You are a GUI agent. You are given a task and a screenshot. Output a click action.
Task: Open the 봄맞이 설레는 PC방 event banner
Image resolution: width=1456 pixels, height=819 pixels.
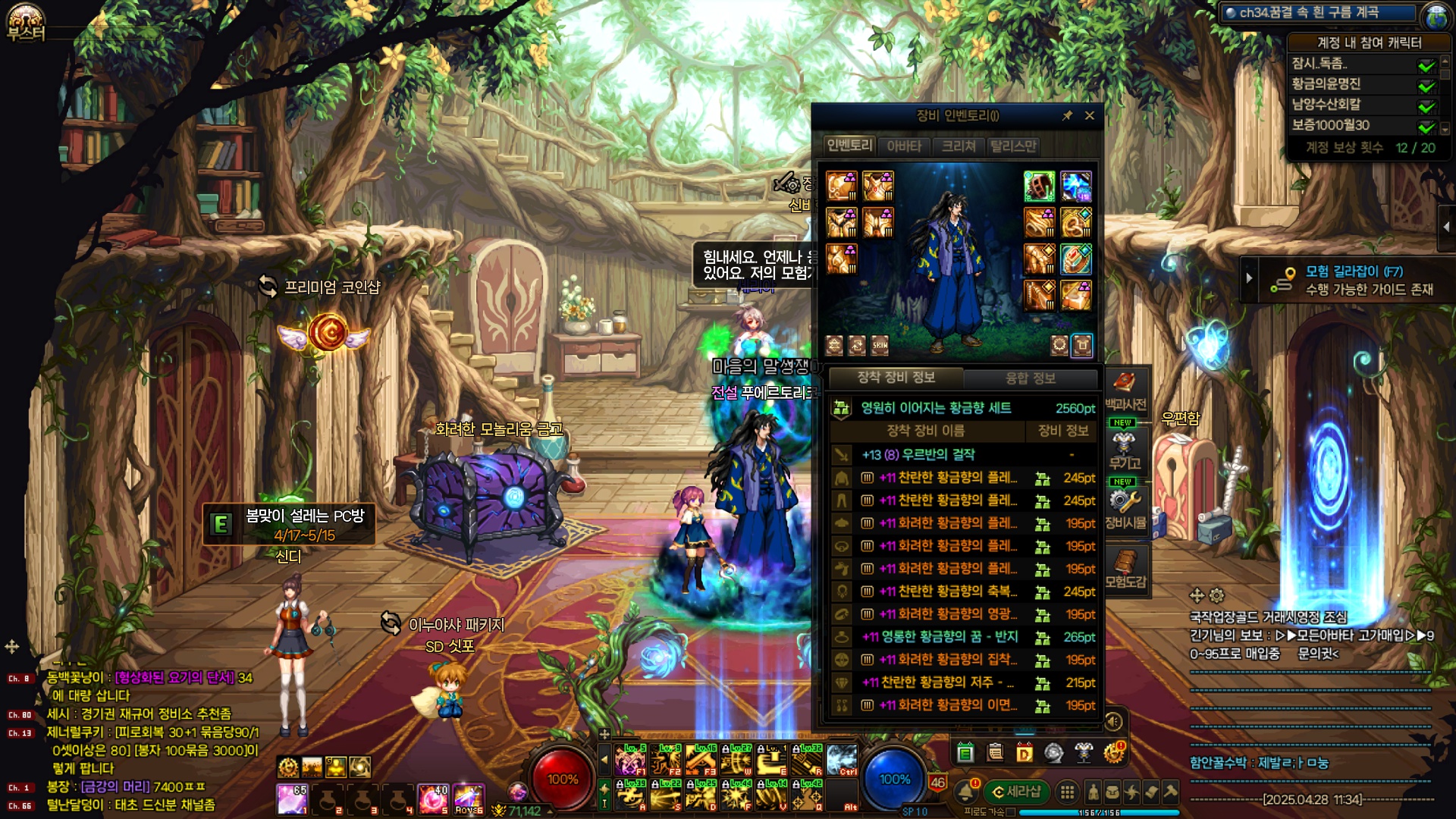(x=290, y=524)
